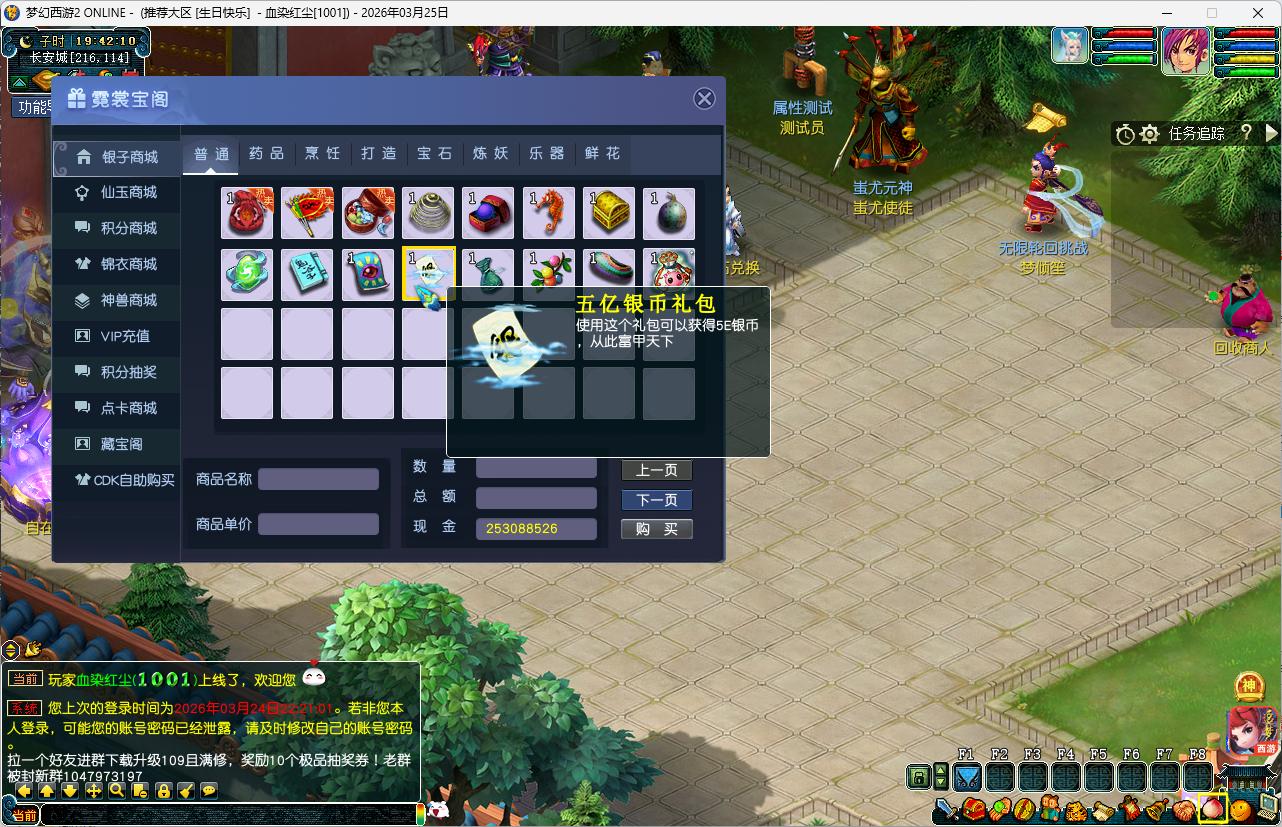1282x827 pixels.
Task: Switch to the 药品 tab
Action: pyautogui.click(x=267, y=154)
